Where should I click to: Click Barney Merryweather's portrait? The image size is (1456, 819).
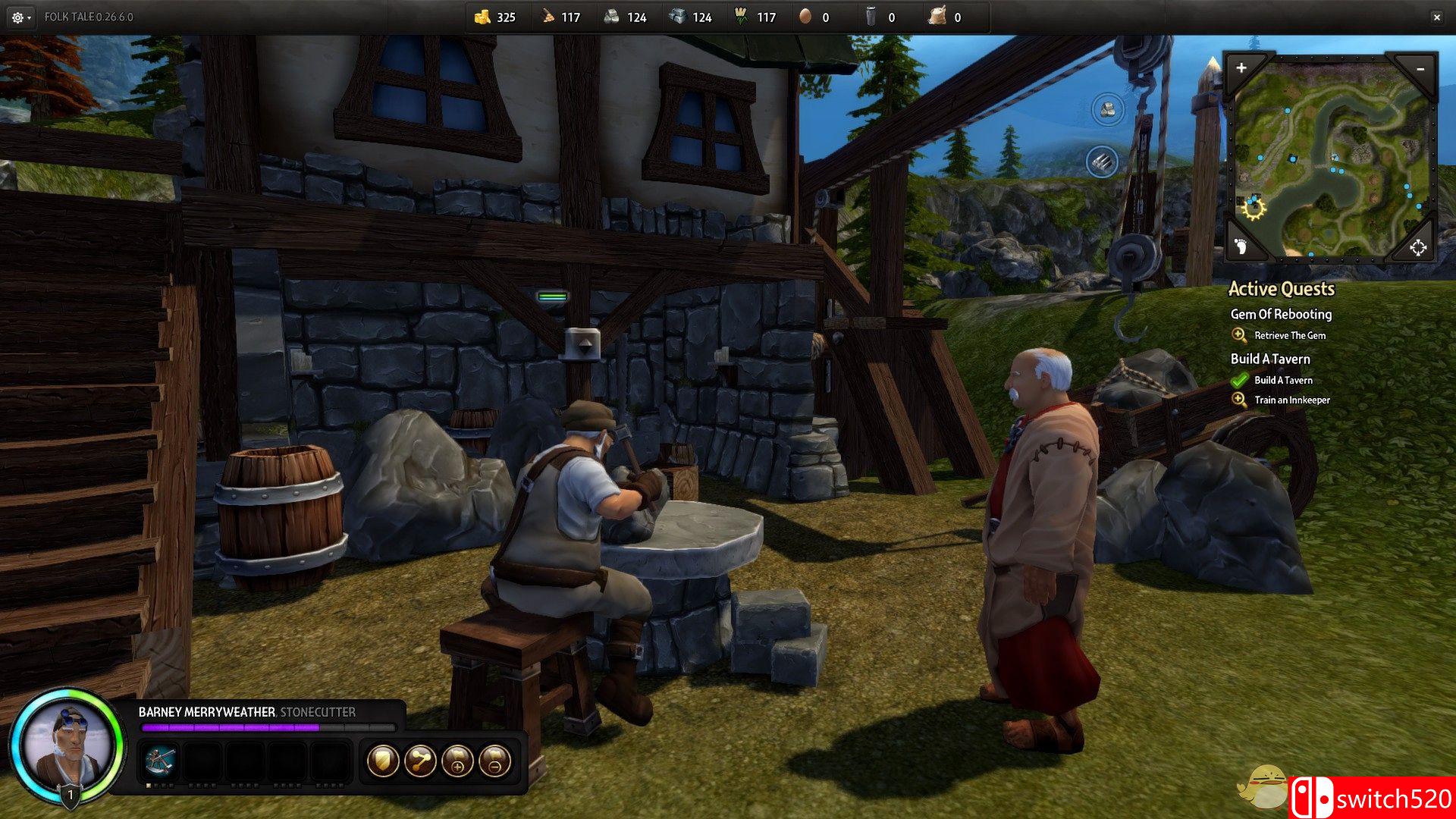[67, 748]
